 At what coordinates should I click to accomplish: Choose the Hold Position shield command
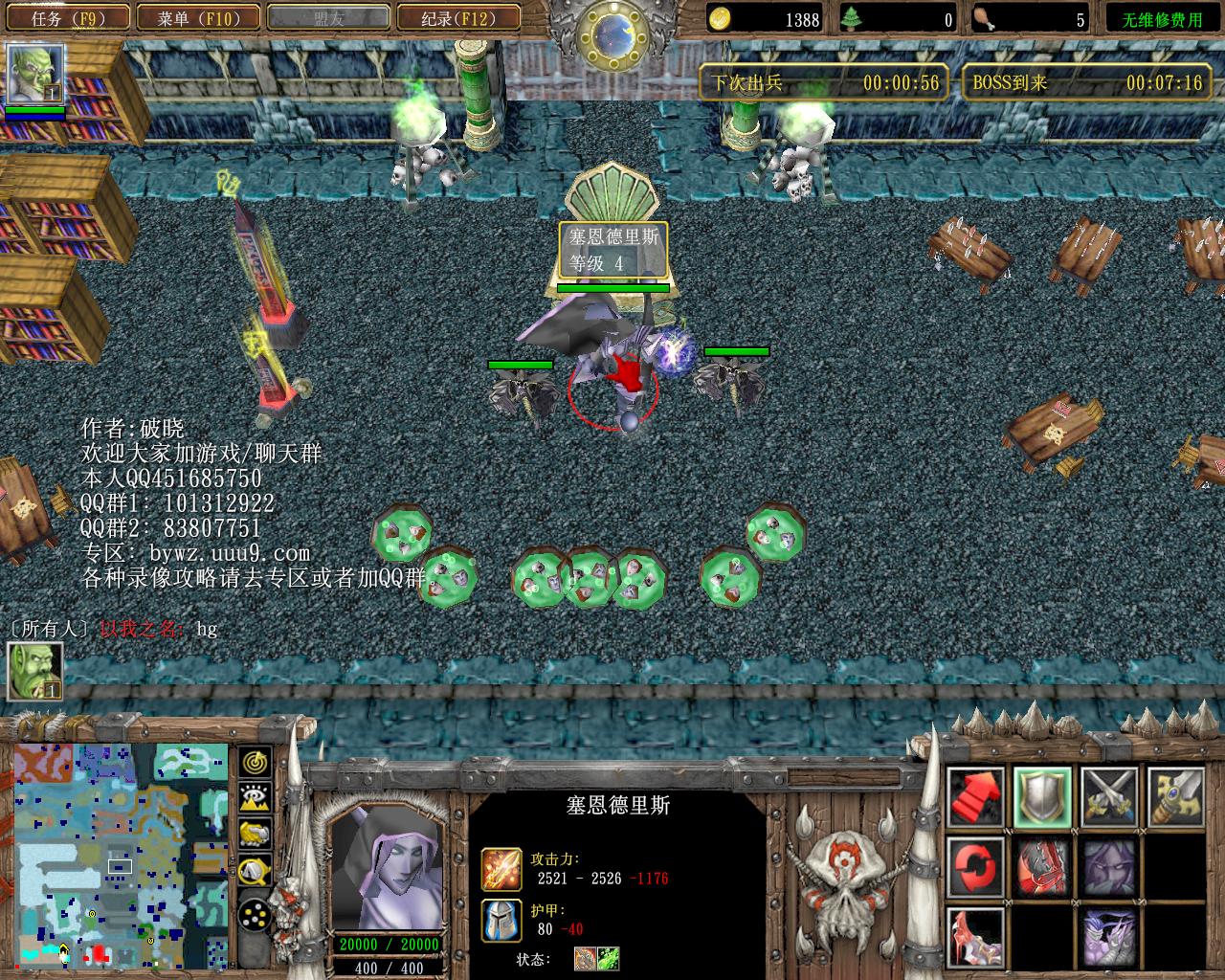coord(1042,796)
